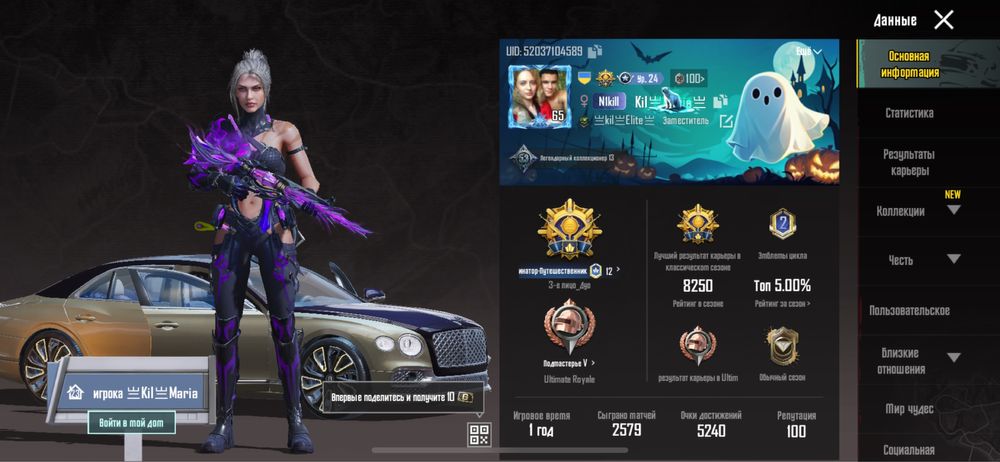Screen dimensions: 1000x462
Task: Select the Мир чудес tab
Action: [x=909, y=408]
